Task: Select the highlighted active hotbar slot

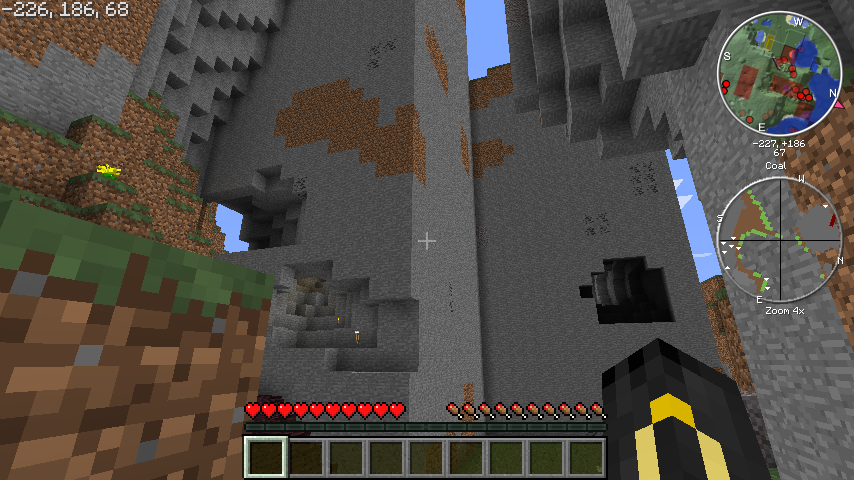Action: coord(266,458)
